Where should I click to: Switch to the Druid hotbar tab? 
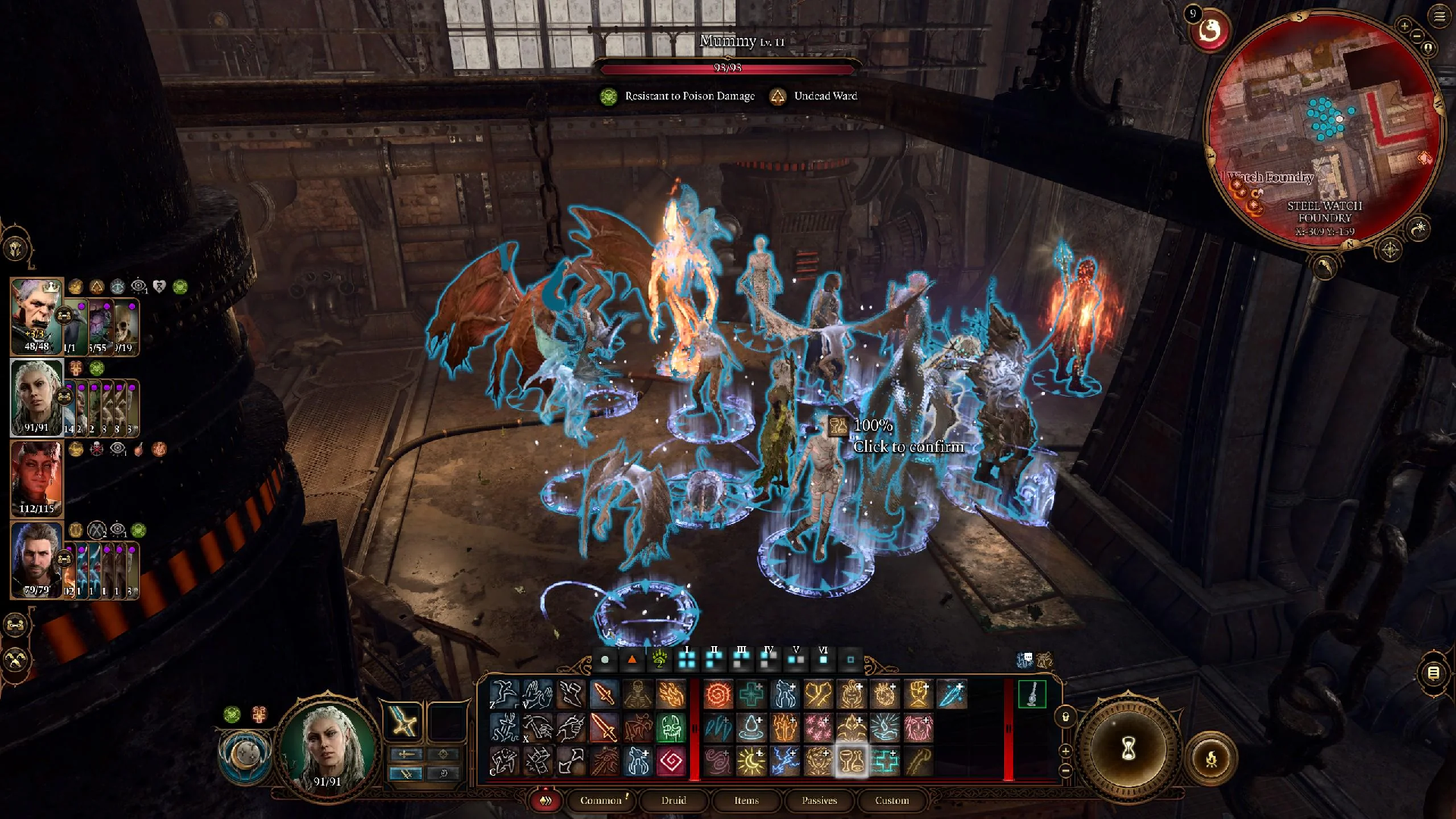coord(673,800)
